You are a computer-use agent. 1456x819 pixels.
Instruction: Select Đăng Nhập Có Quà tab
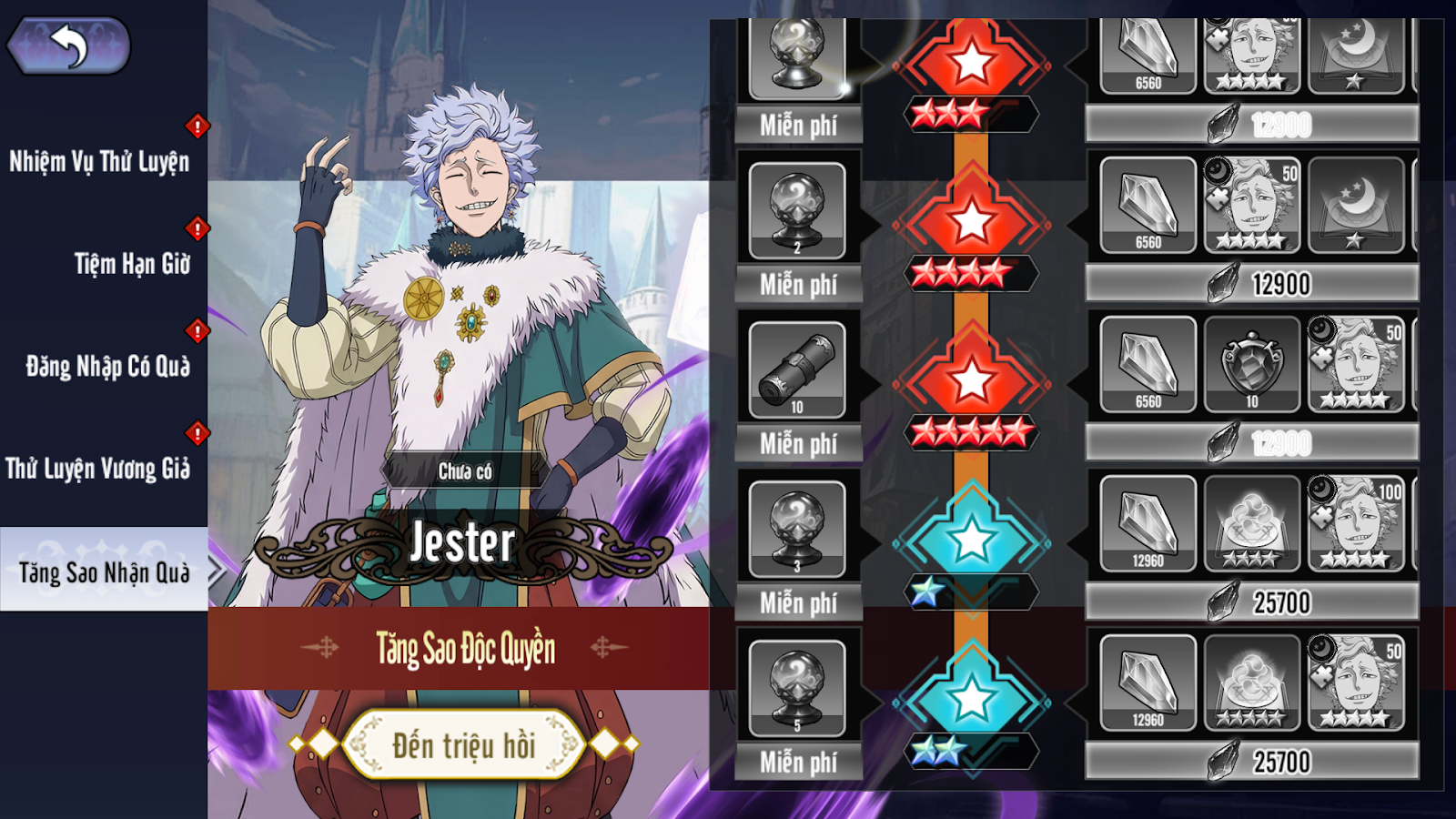coord(107,367)
